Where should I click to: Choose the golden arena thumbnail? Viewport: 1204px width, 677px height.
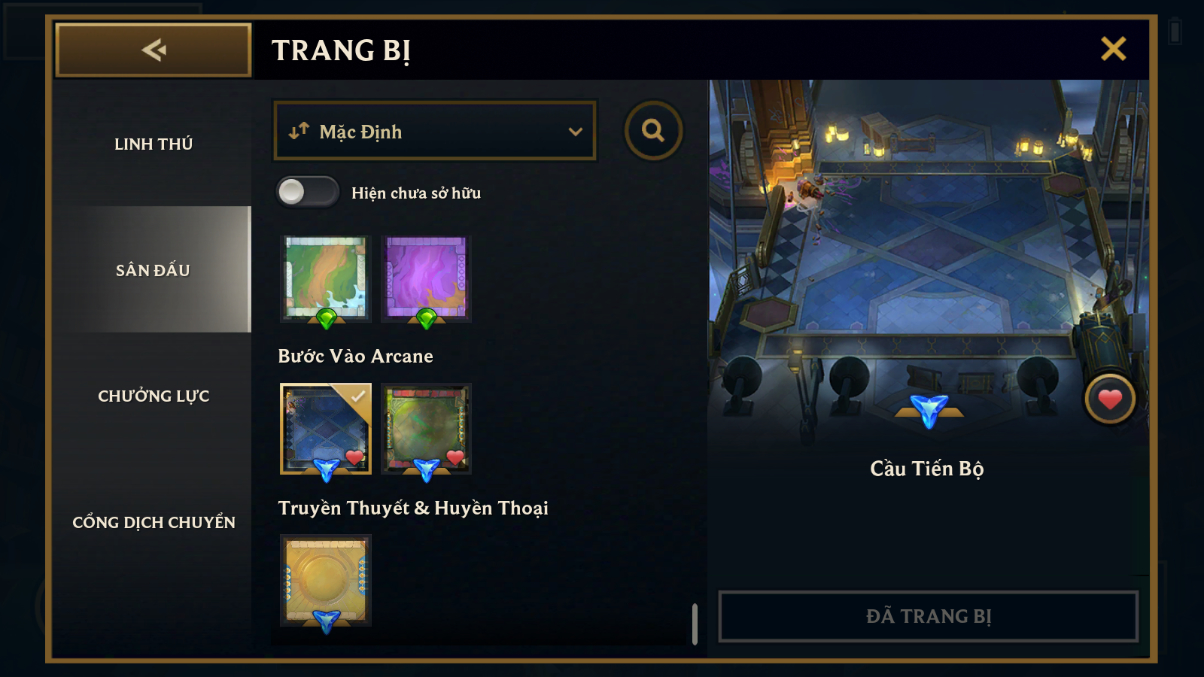(326, 580)
